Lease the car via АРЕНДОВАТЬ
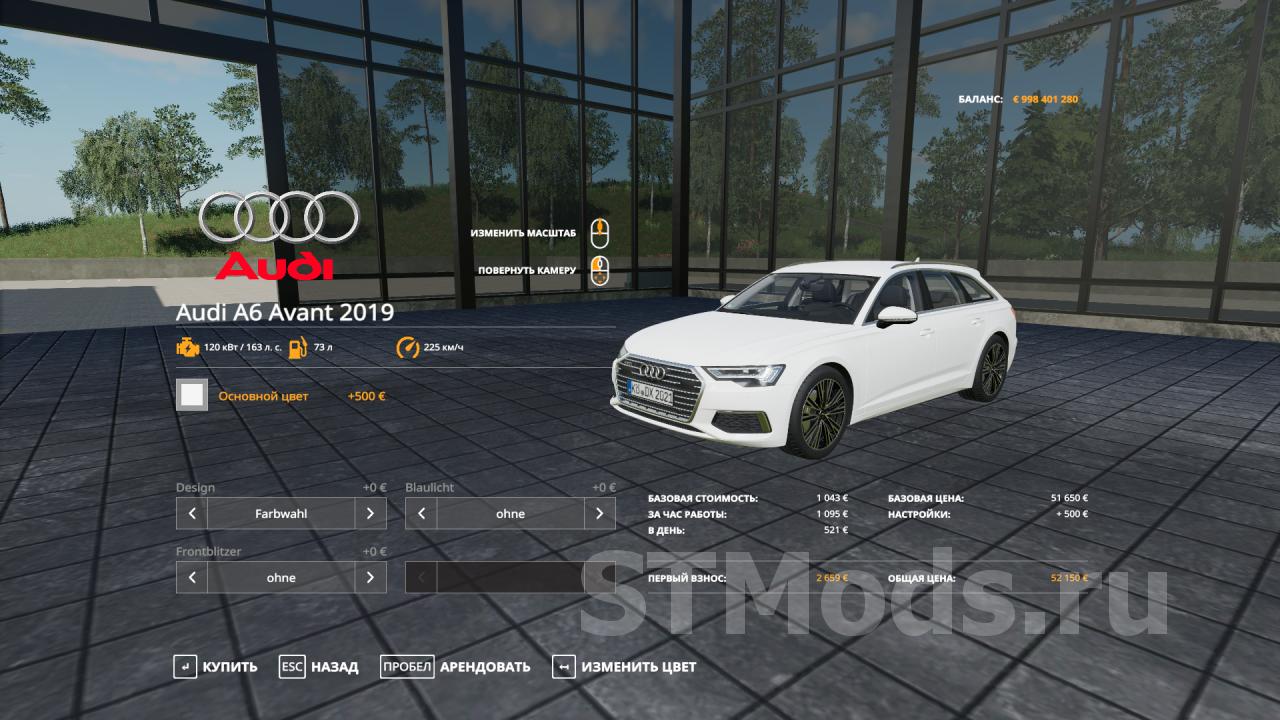 [x=456, y=667]
